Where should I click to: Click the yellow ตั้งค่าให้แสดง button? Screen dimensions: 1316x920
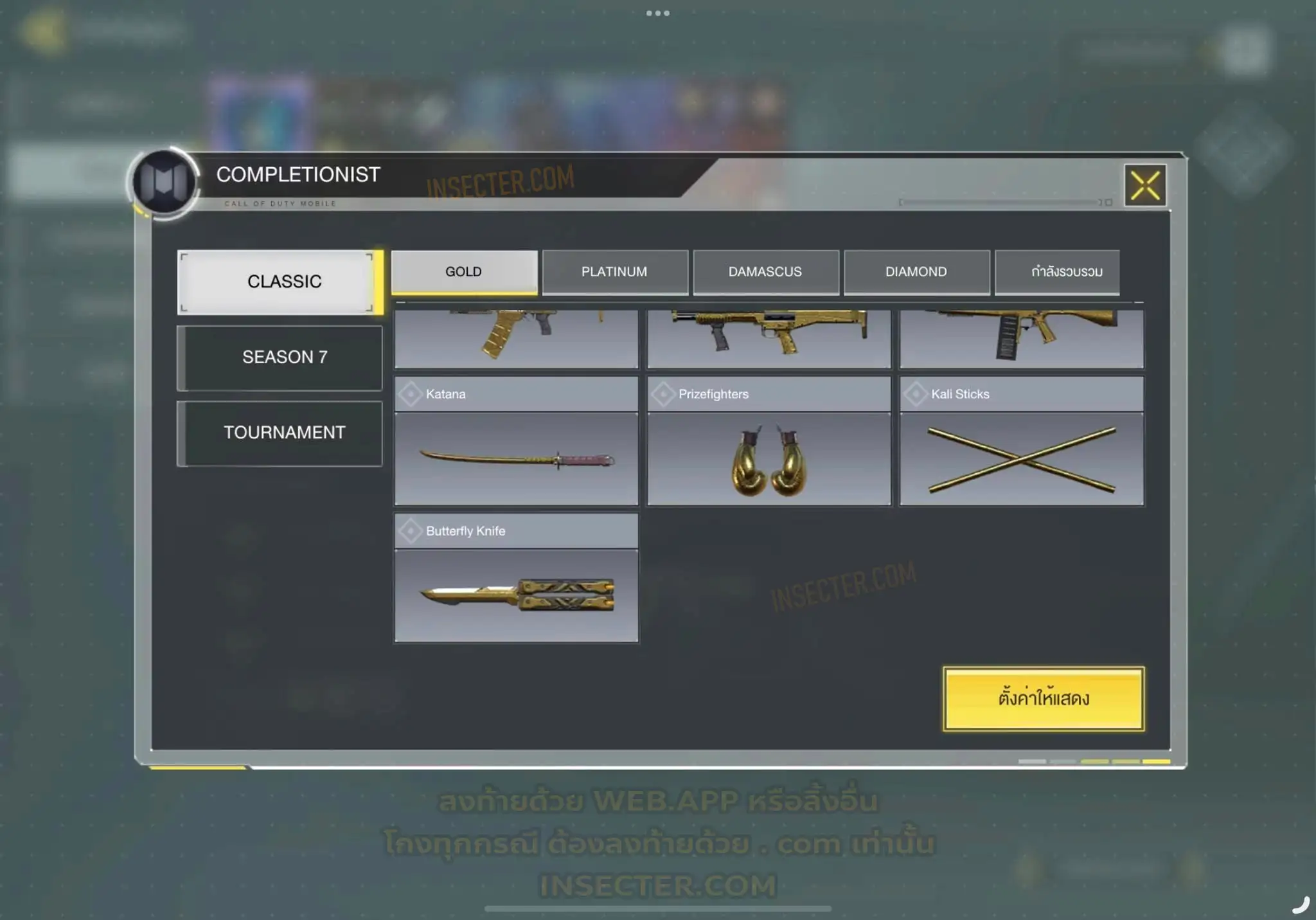coord(1044,698)
